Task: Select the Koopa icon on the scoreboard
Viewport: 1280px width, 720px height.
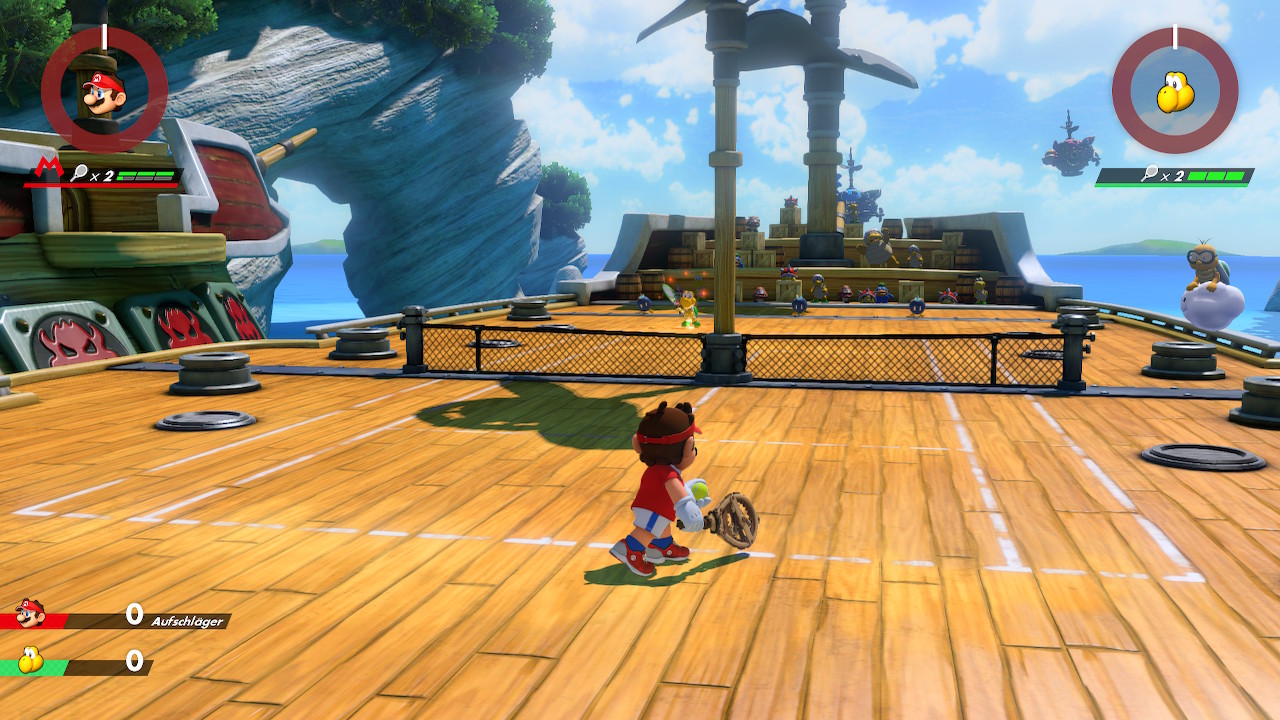Action: coord(30,661)
